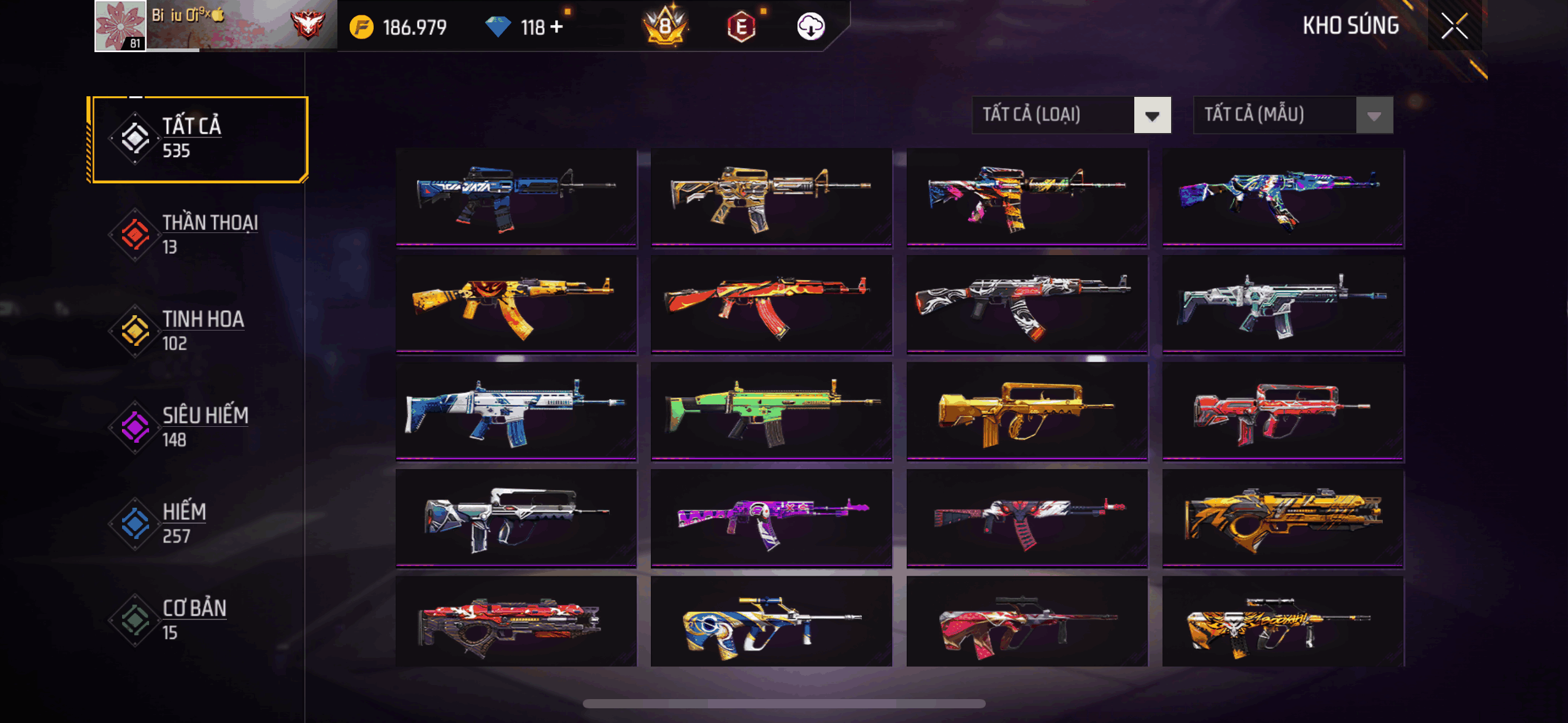
Task: Open the player profile avatar
Action: point(120,26)
